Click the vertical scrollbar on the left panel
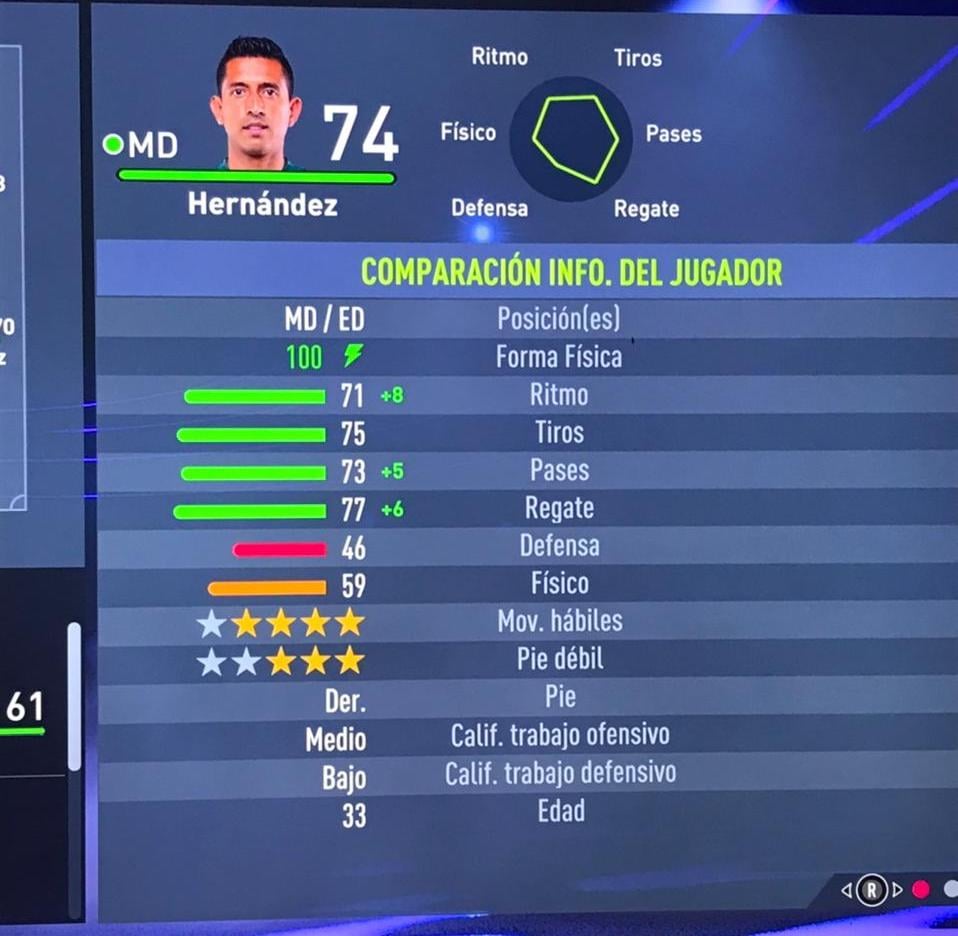 click(x=74, y=696)
